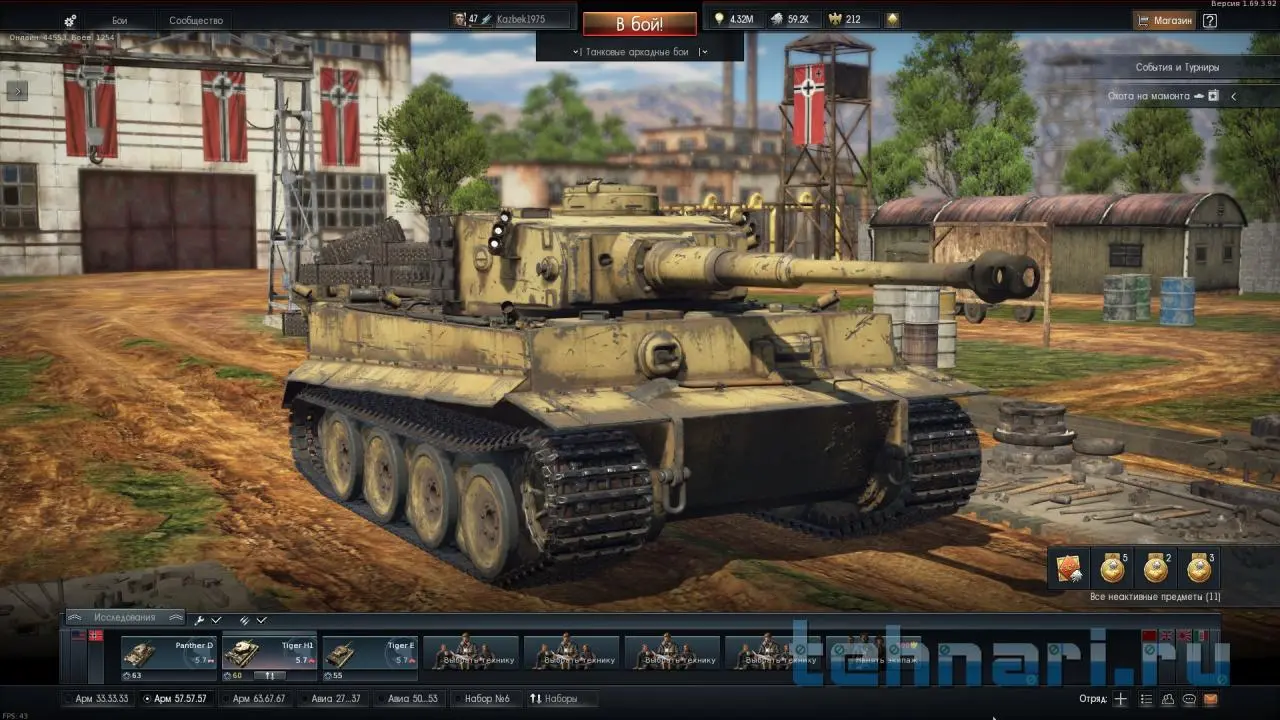Switch to preset 'Арм 33.33.33'
This screenshot has width=1280, height=720.
[101, 698]
